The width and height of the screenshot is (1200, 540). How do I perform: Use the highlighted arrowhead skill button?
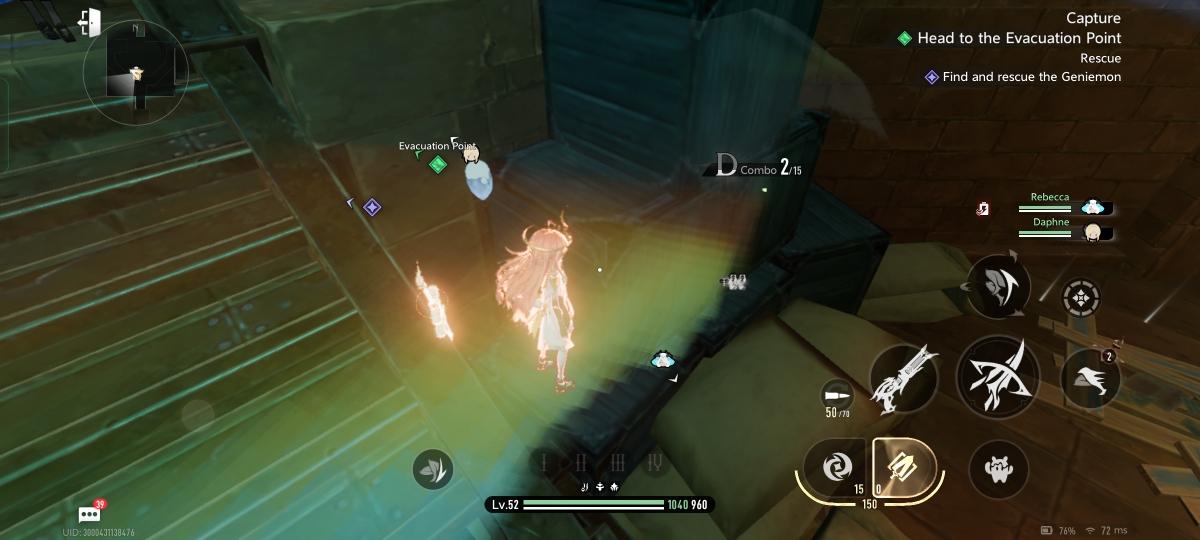point(903,466)
